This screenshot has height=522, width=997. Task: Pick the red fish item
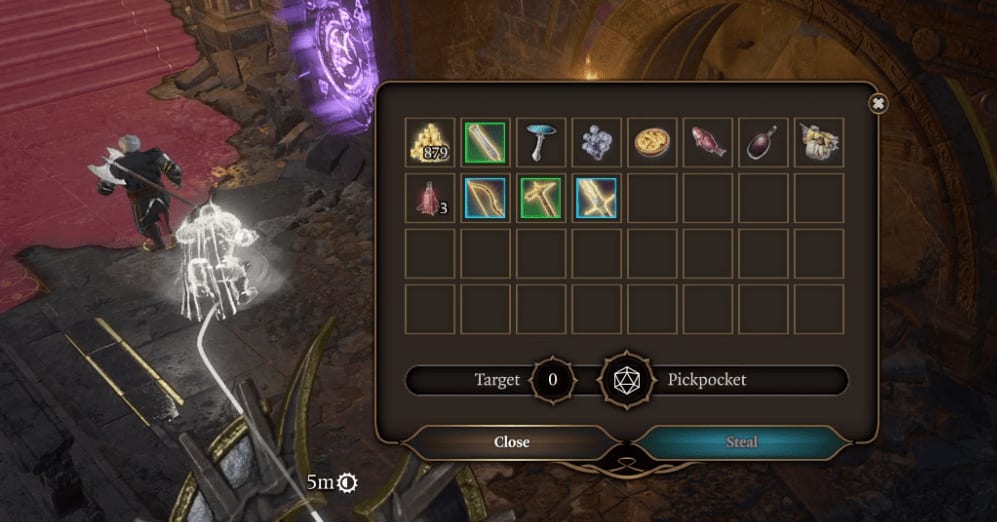(x=708, y=143)
